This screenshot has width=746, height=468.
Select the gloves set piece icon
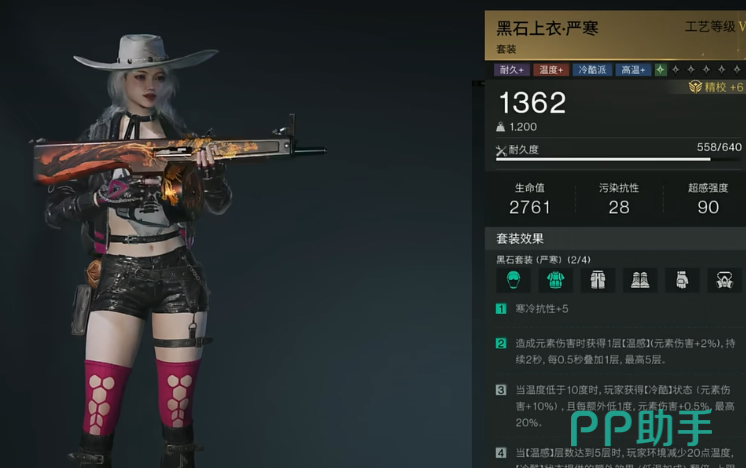point(681,280)
